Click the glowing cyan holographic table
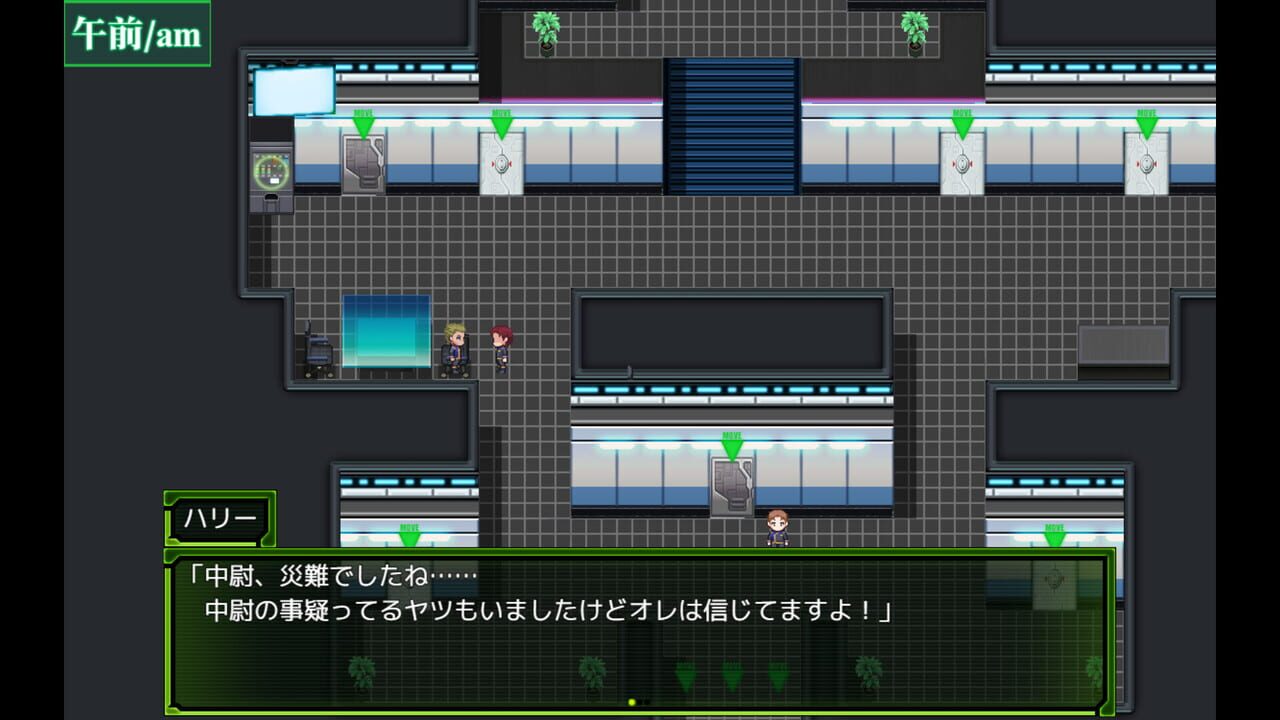This screenshot has width=1280, height=720. (385, 335)
